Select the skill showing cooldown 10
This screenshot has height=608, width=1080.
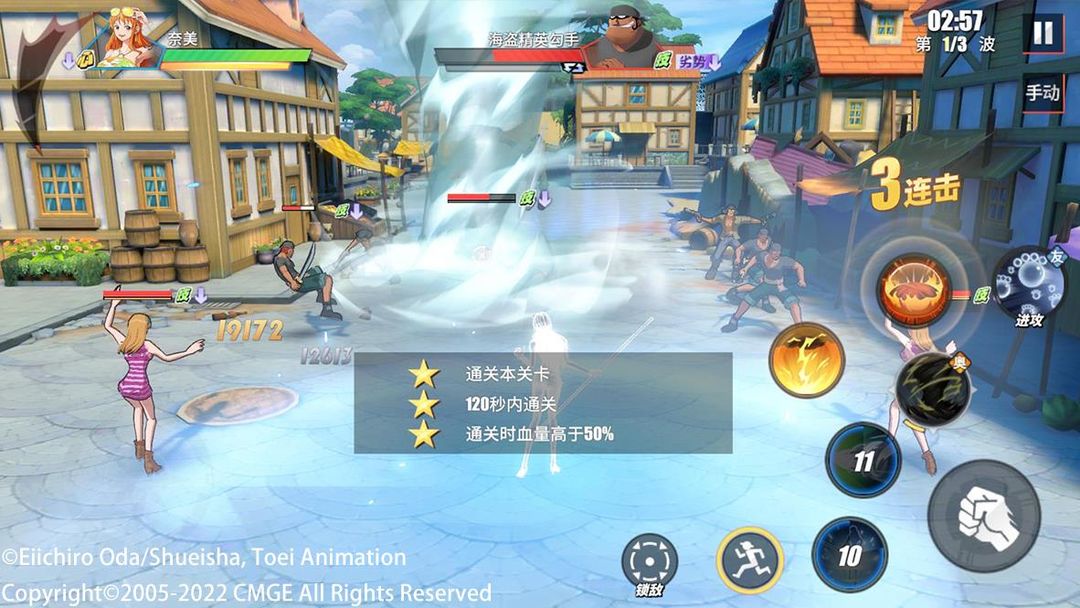pos(849,555)
